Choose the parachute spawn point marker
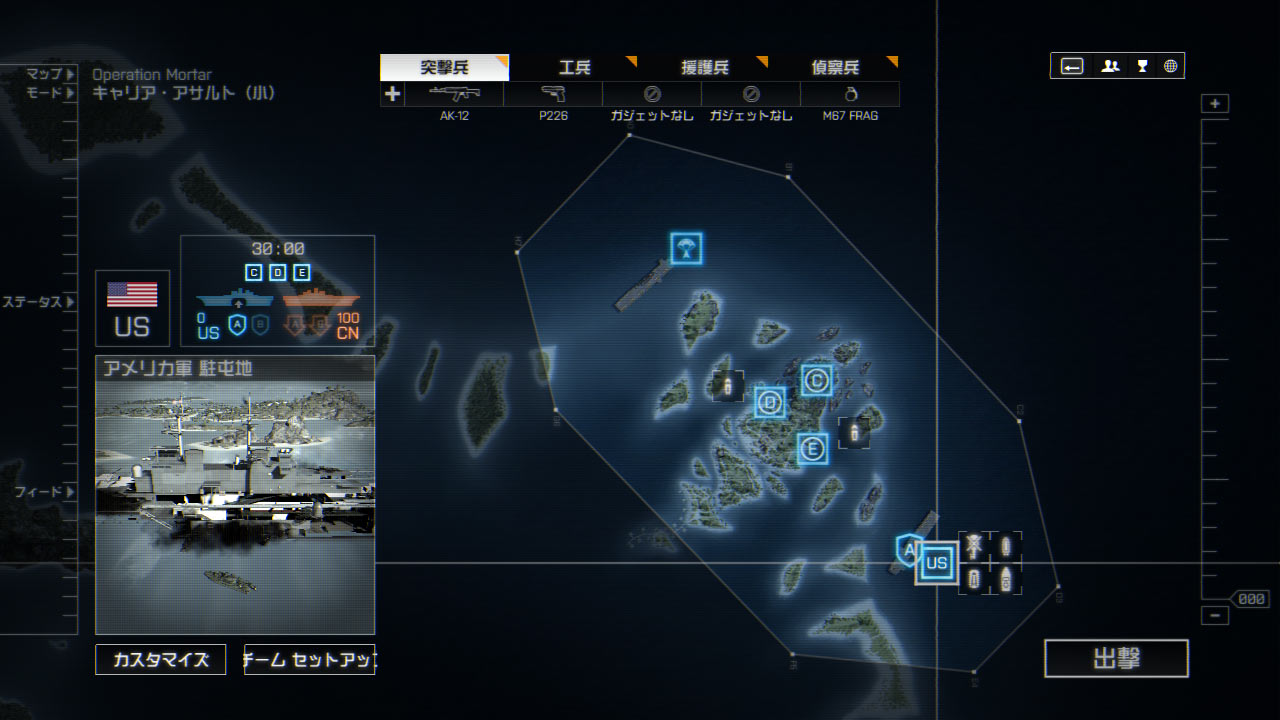Viewport: 1280px width, 720px height. coord(686,248)
